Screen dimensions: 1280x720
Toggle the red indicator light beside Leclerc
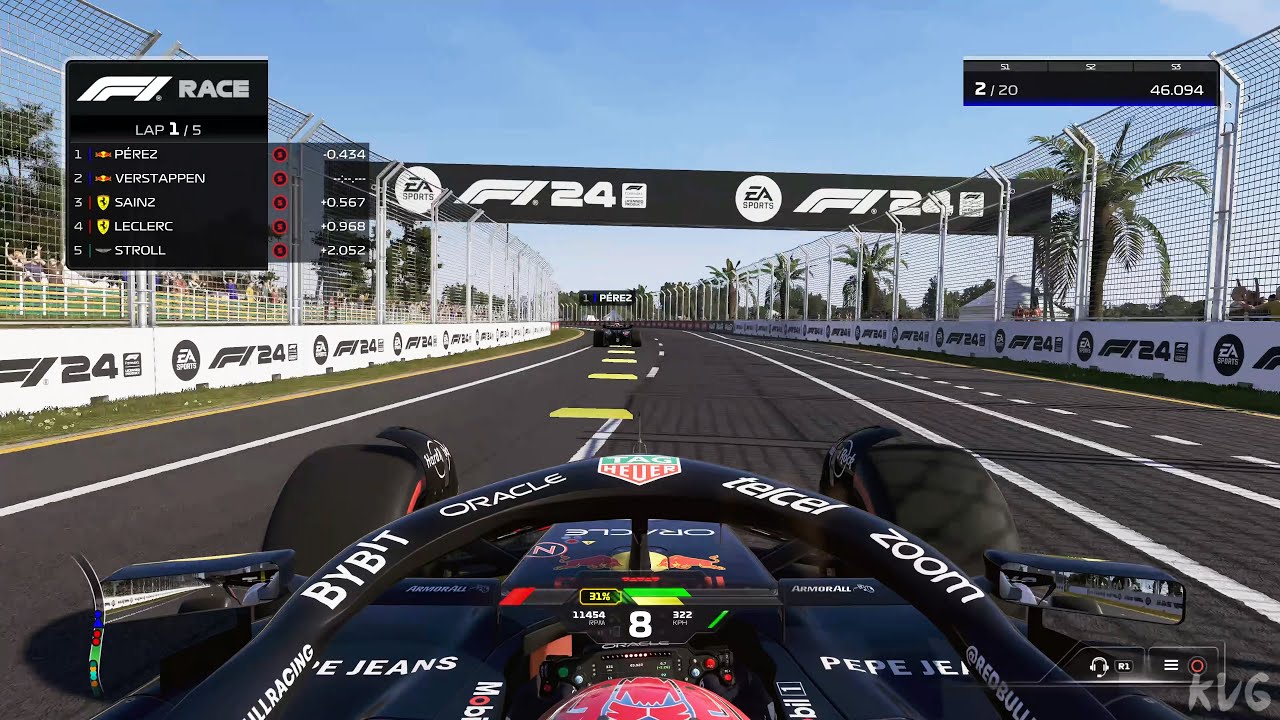click(280, 226)
